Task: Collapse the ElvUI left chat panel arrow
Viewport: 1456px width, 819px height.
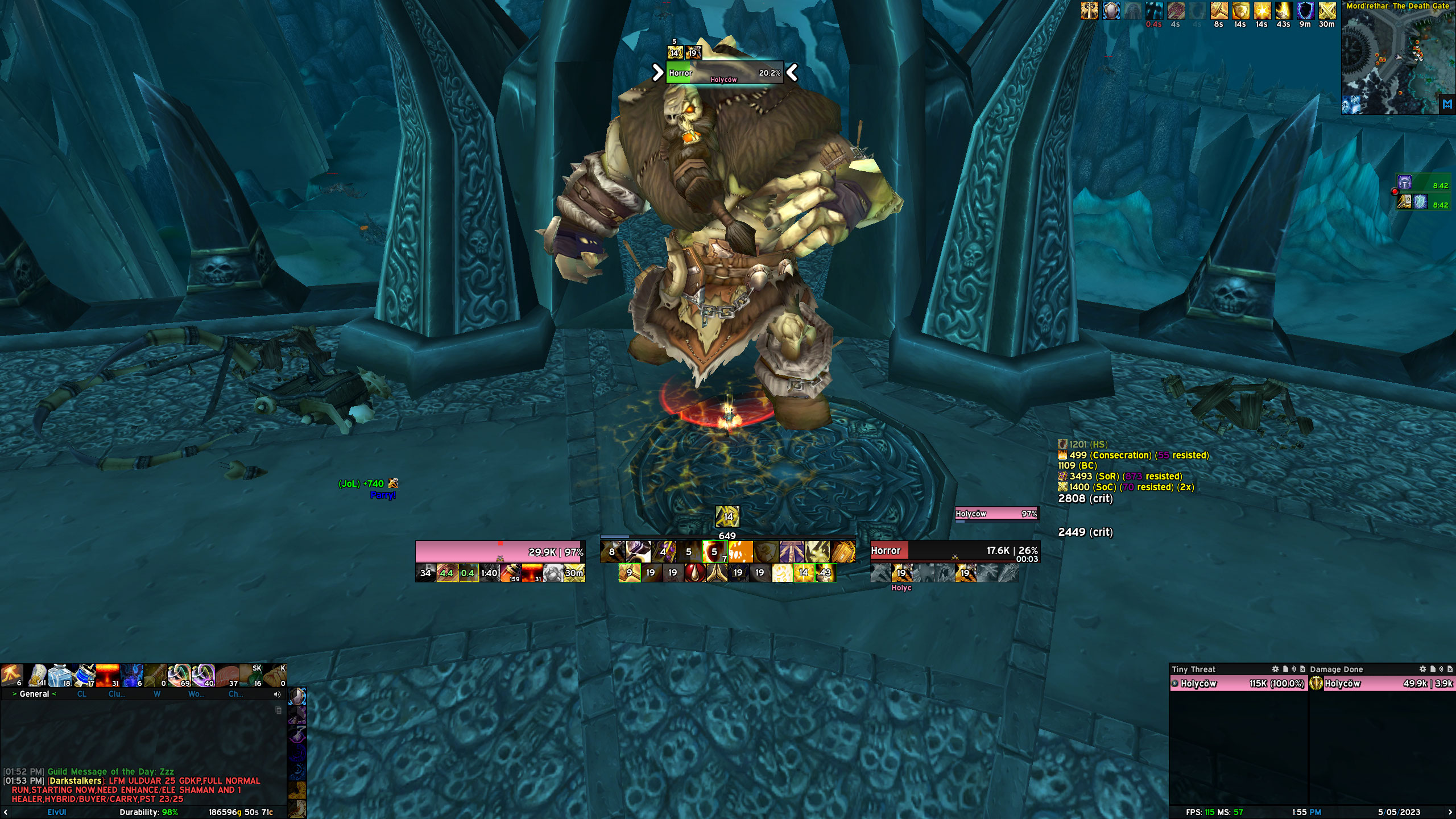Action: [x=6, y=812]
